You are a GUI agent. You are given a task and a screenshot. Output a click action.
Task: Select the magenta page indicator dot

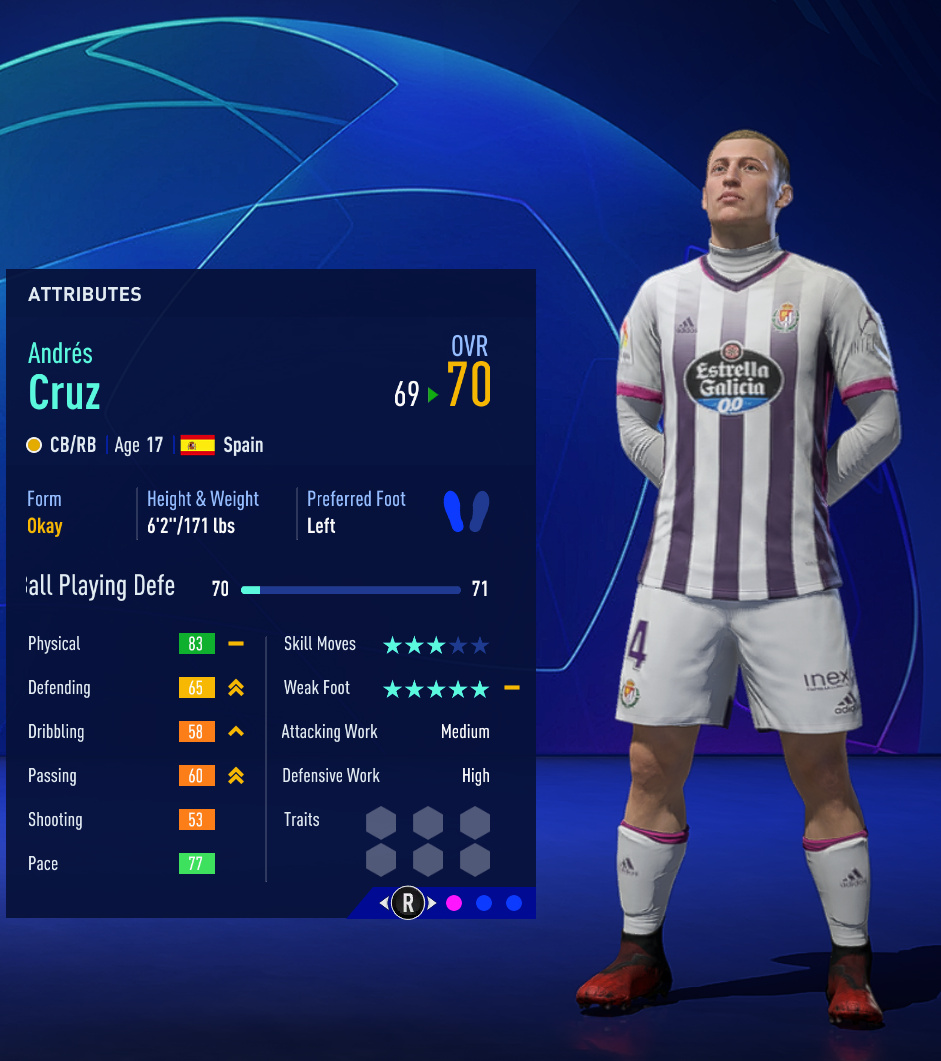(x=454, y=903)
